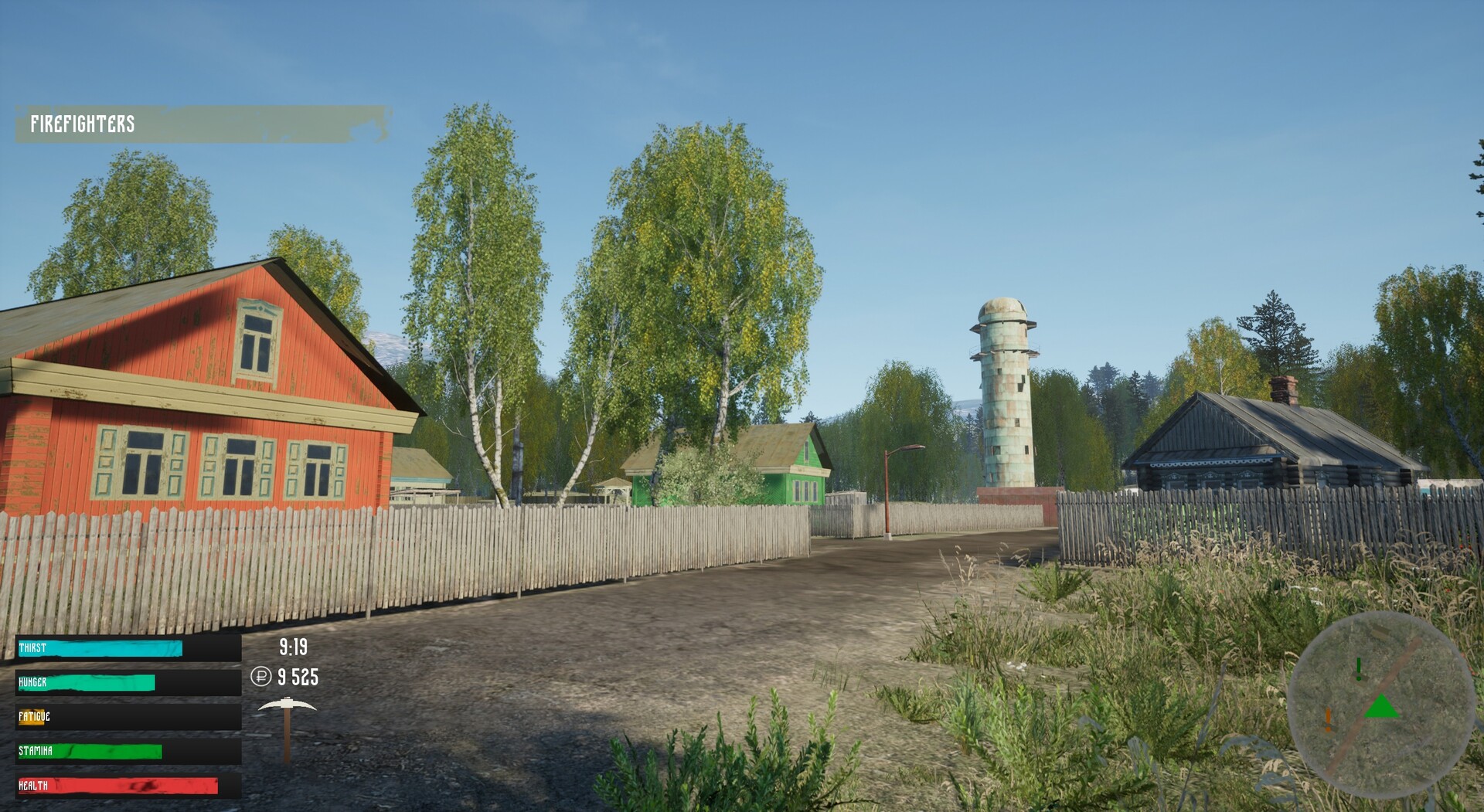This screenshot has height=812, width=1484.
Task: Expand the FIREFIGHTERS quest banner
Action: (x=201, y=121)
